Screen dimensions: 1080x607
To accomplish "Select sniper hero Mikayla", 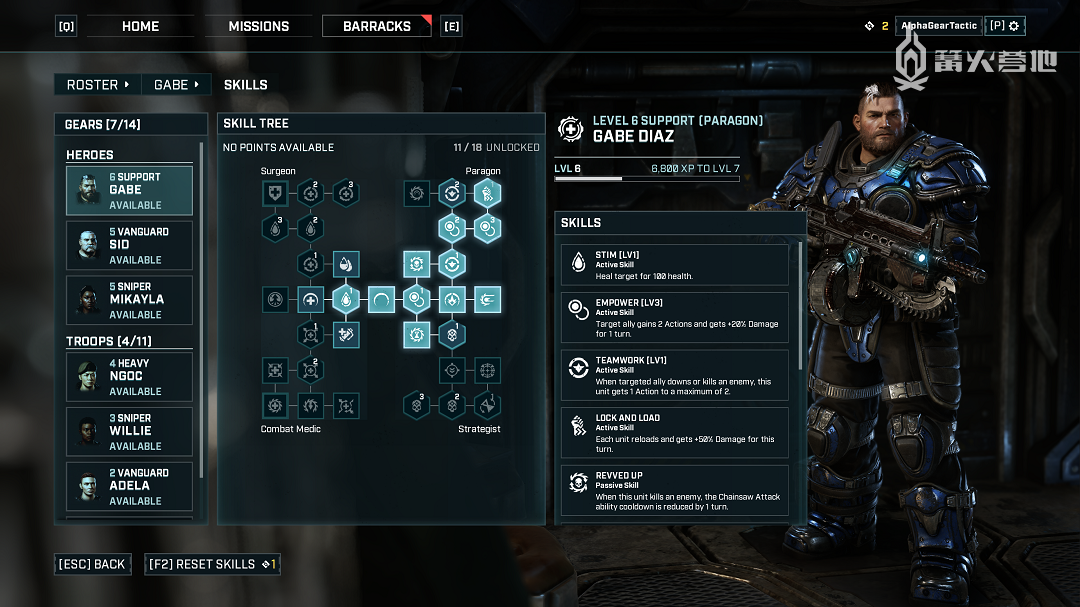I will tap(129, 300).
